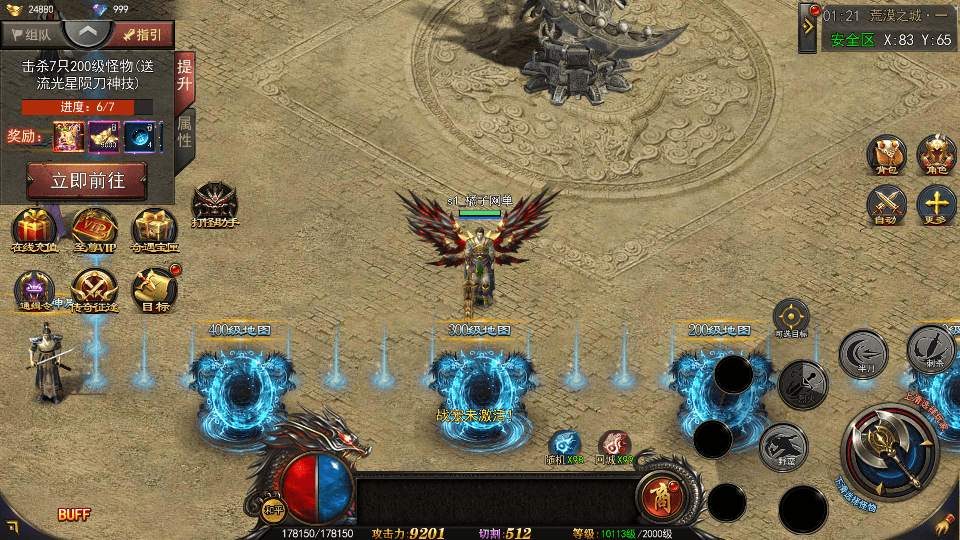Screen dimensions: 960x540
Task: Open the 背包 backpack
Action: (x=886, y=155)
